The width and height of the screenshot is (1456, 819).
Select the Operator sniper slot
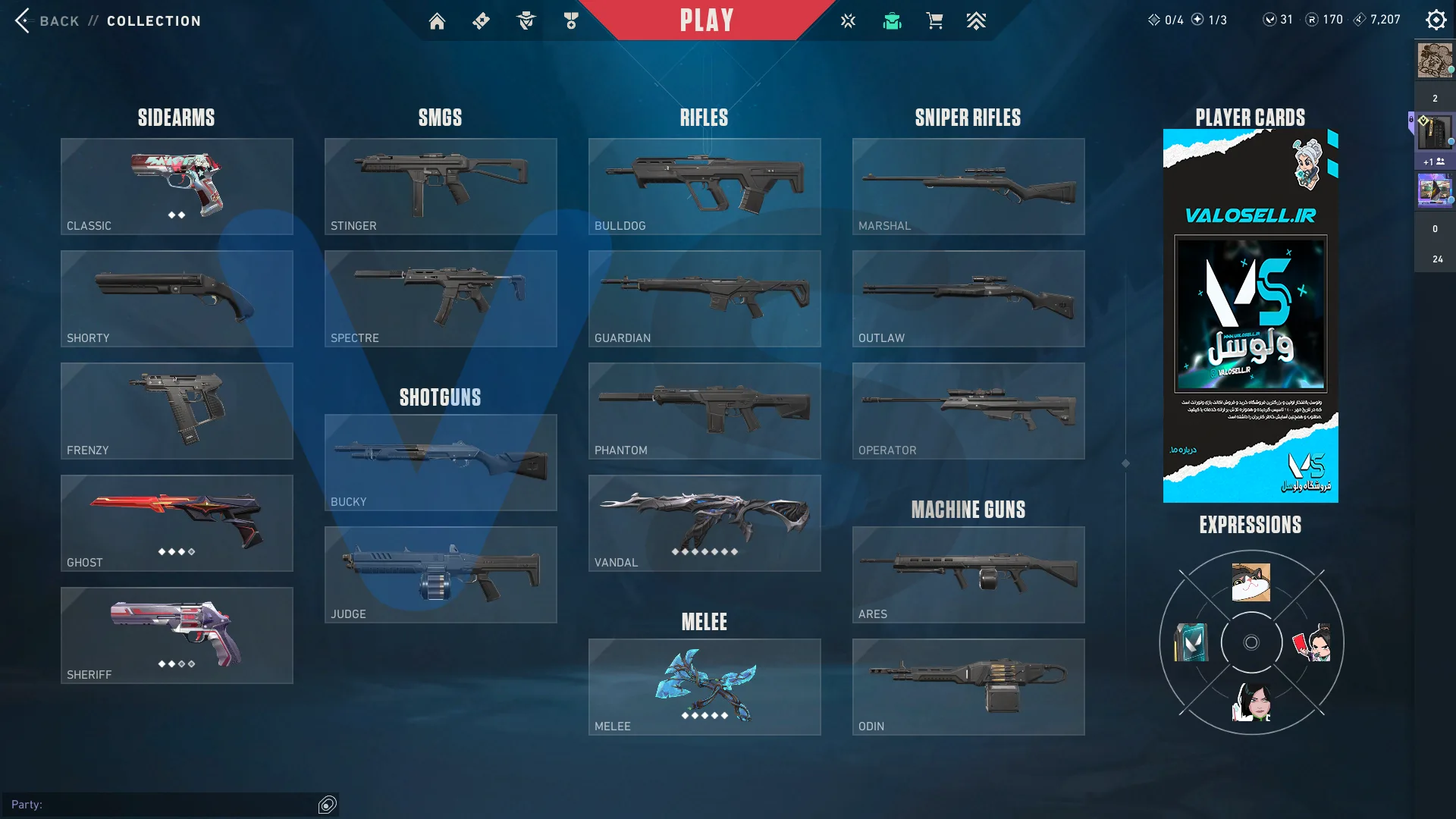click(968, 411)
